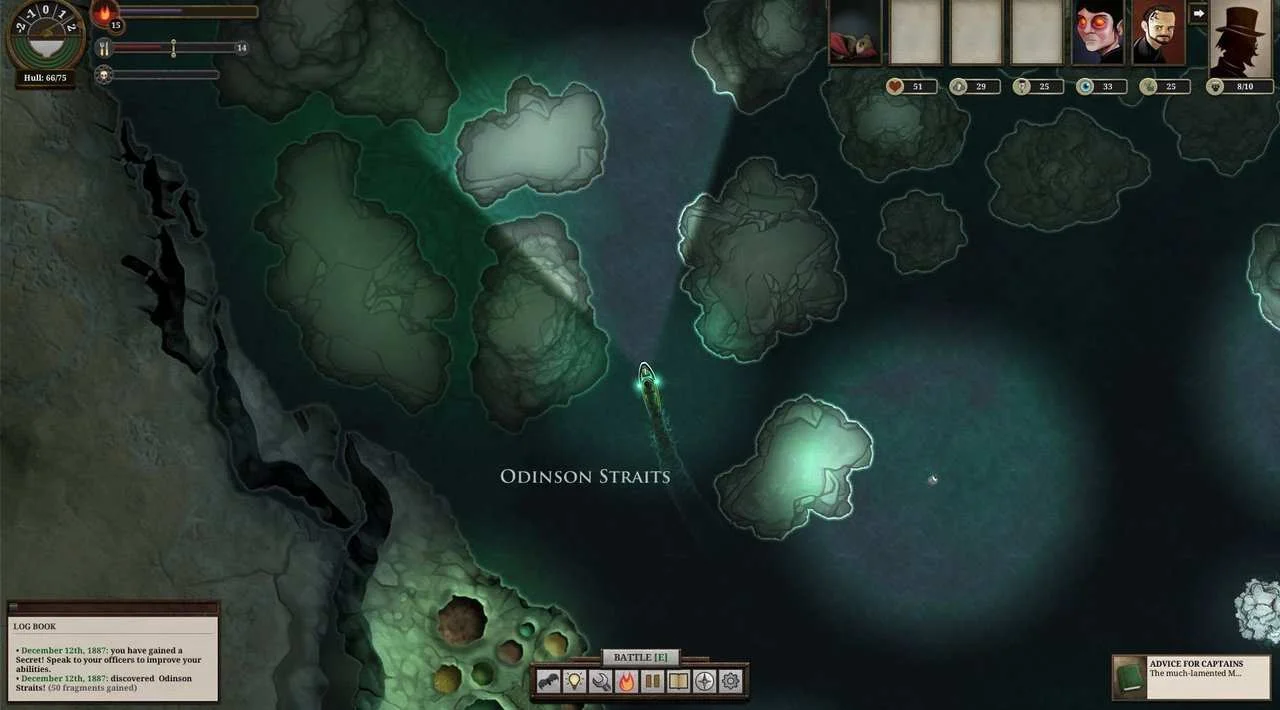Toggle the ship's lightbulb lamp

(574, 682)
